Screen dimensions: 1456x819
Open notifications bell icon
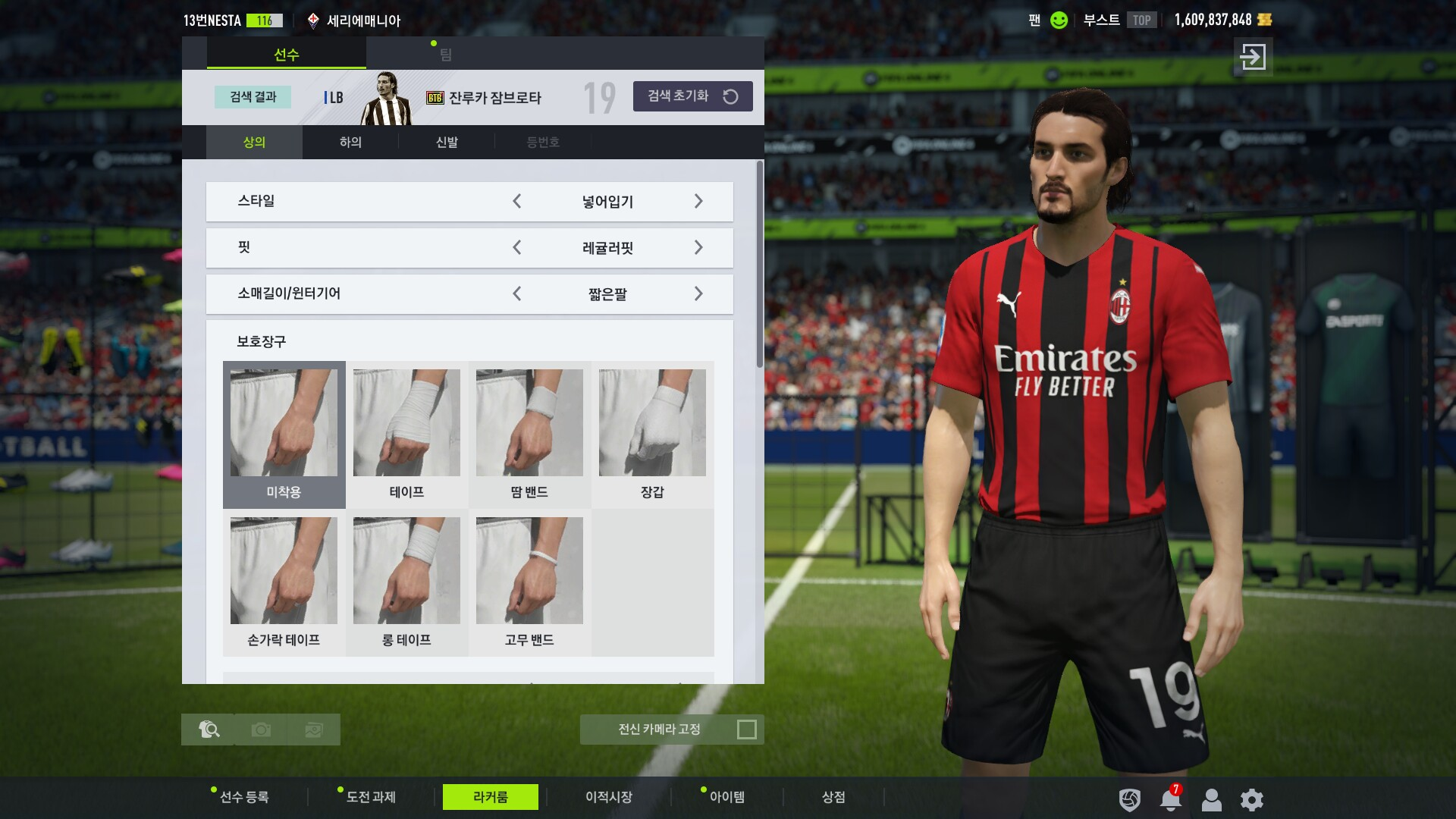coord(1170,799)
